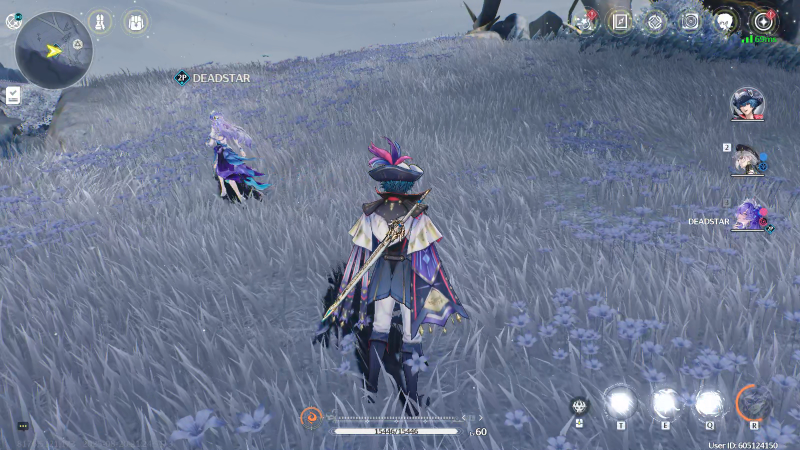800x450 pixels.
Task: Open the circular minimap
Action: (55, 50)
